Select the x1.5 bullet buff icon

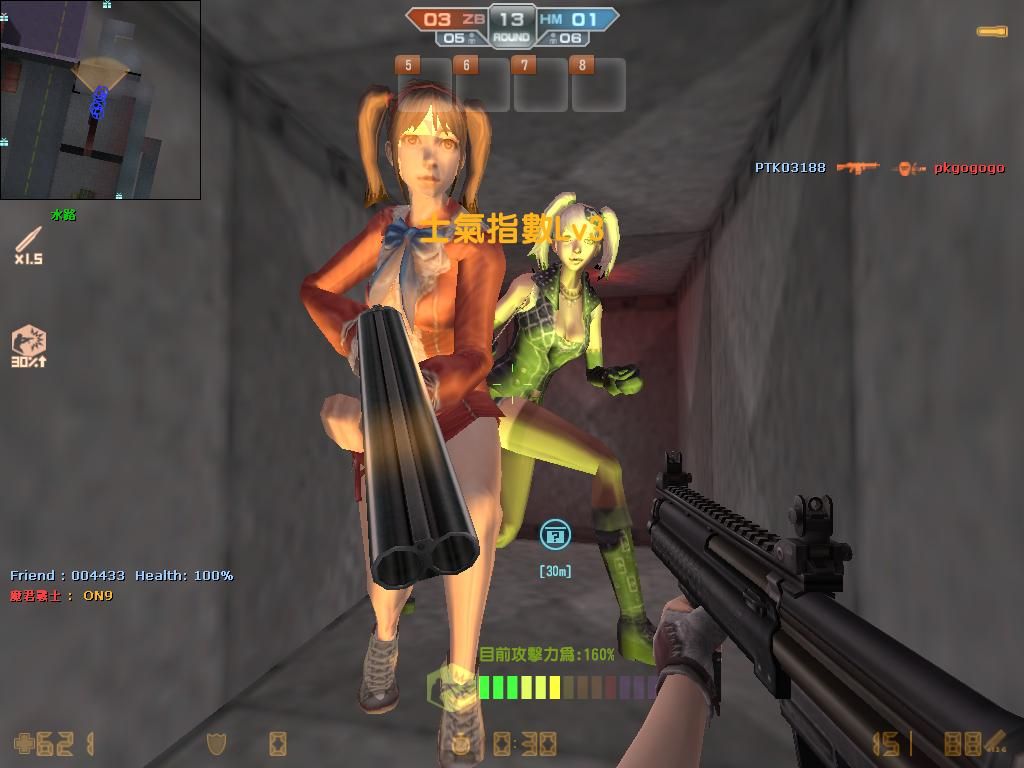(x=28, y=243)
